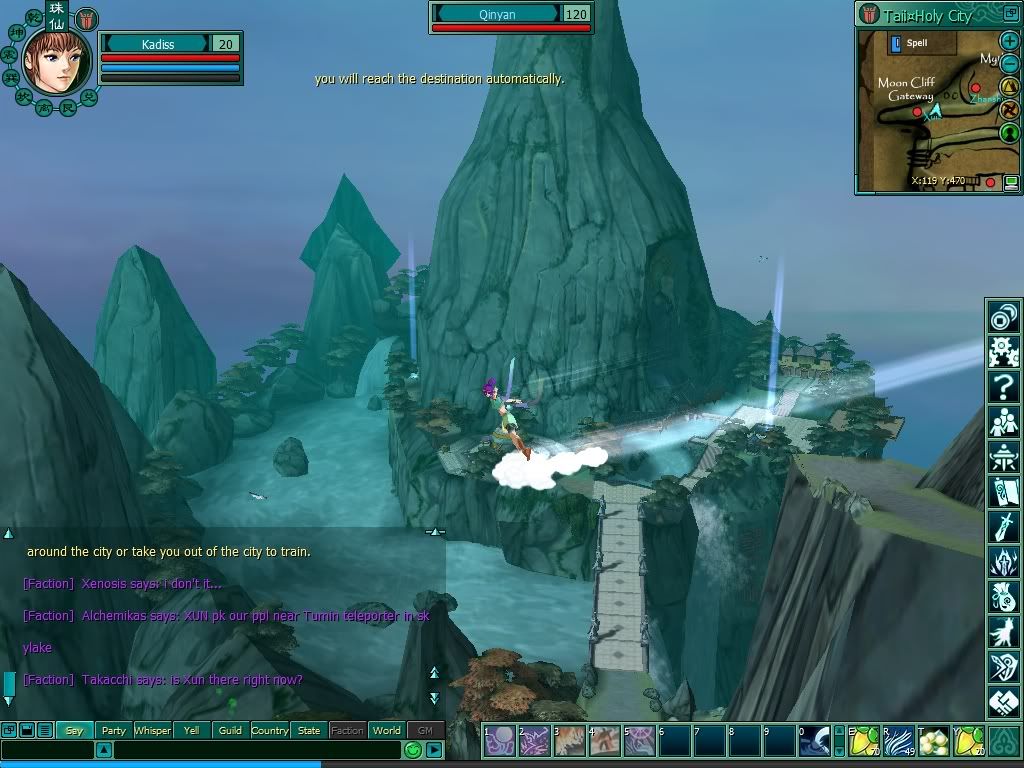Zoom out the minimap with minus button

point(1010,64)
